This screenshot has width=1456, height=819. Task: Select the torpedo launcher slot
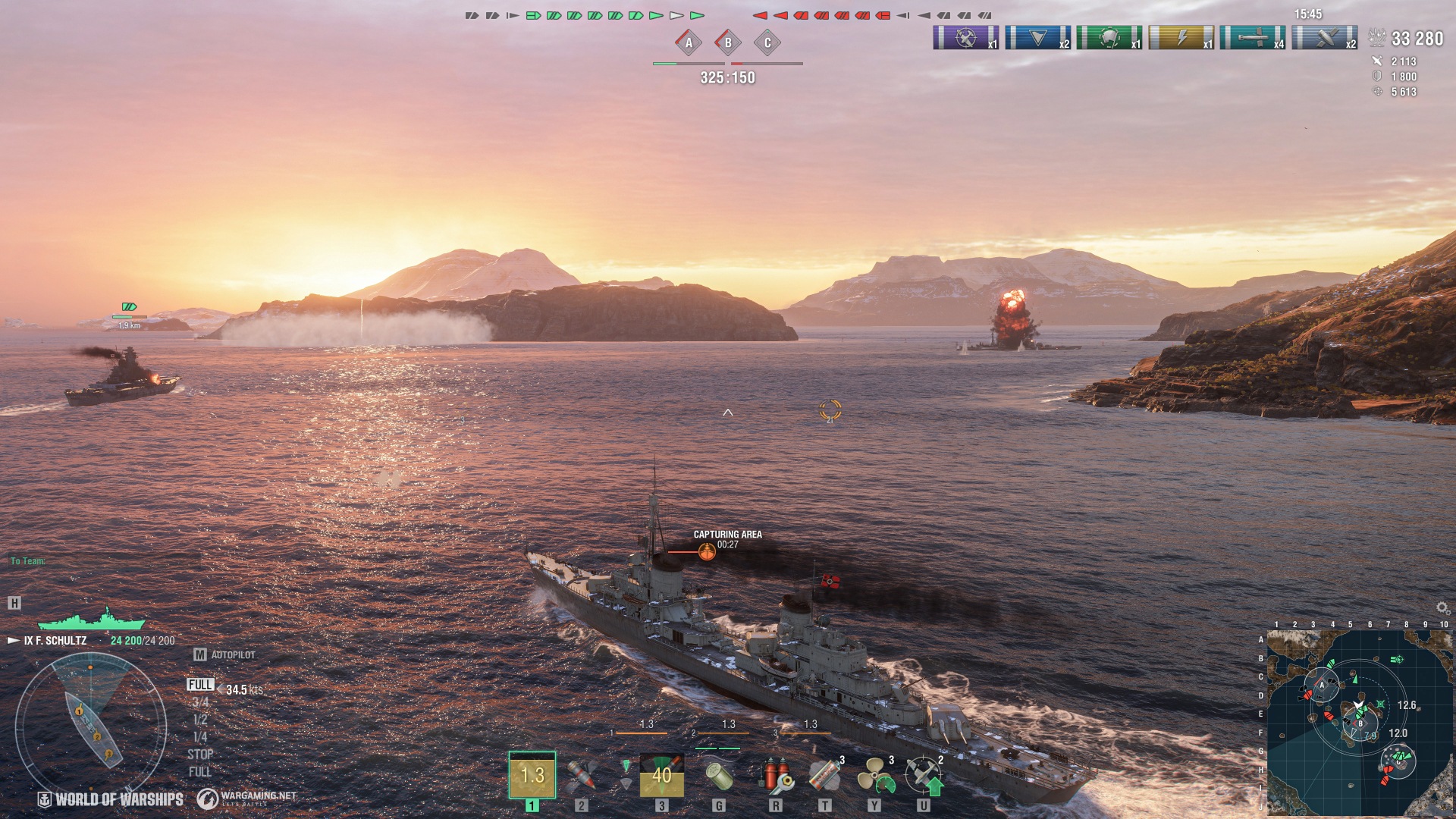pos(661,775)
